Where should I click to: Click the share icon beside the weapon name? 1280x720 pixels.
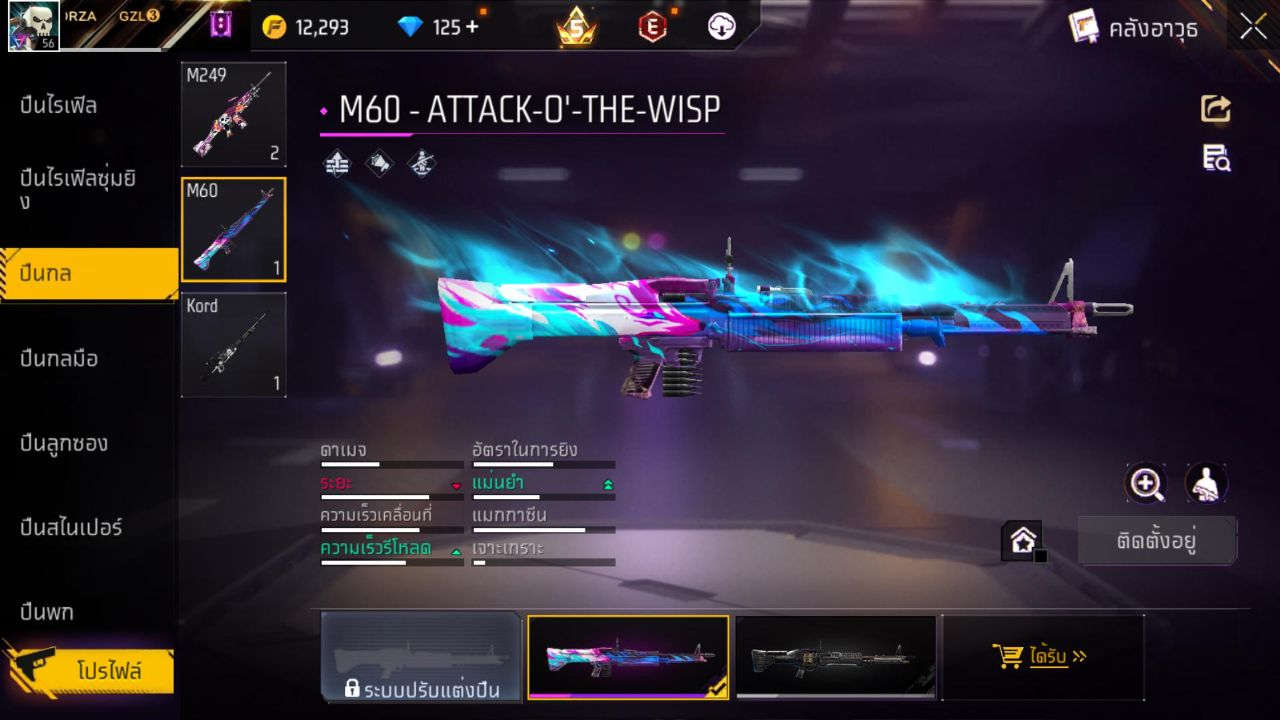point(1216,110)
